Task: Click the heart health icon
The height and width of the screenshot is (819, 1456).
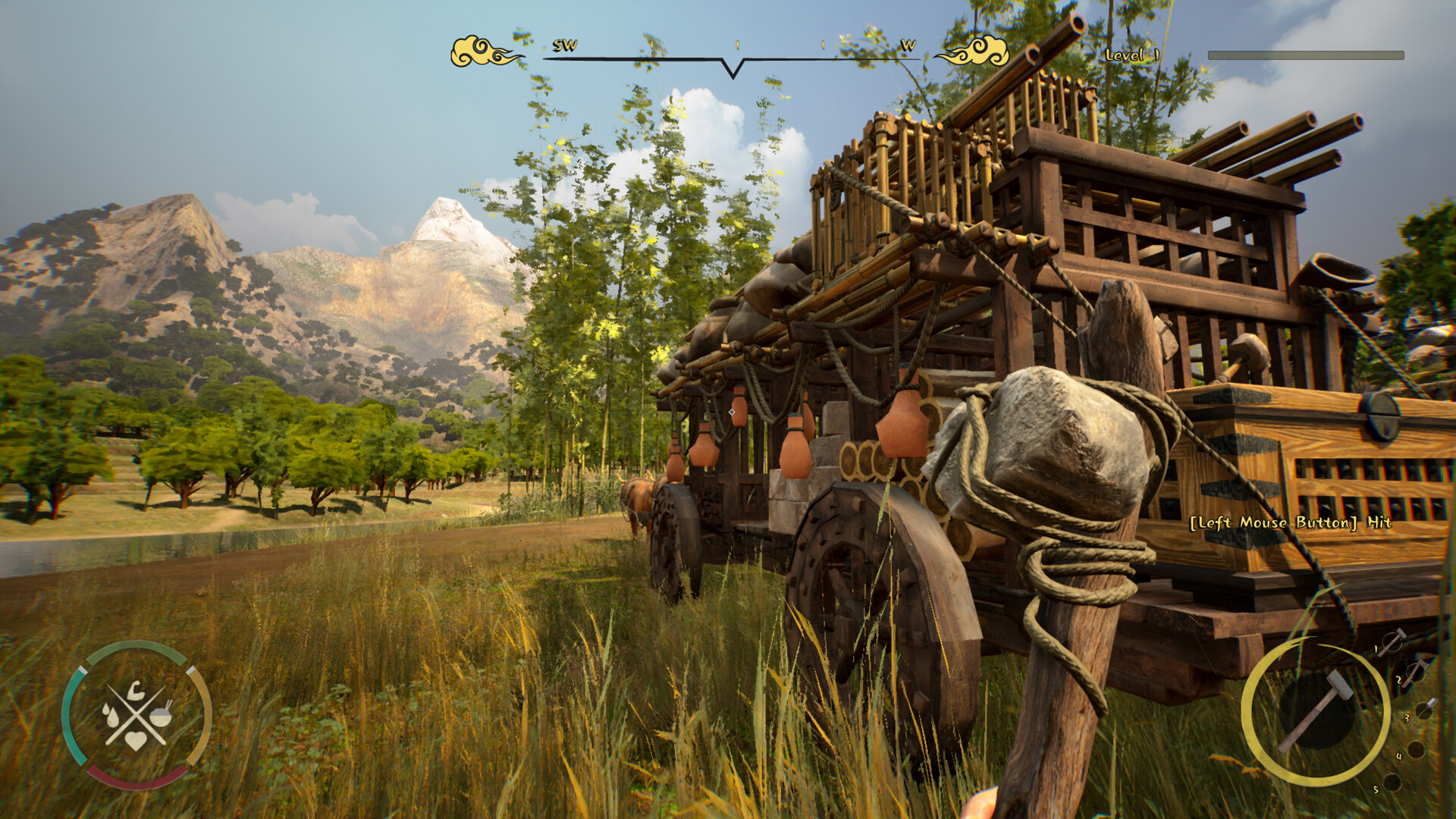Action: (x=136, y=739)
